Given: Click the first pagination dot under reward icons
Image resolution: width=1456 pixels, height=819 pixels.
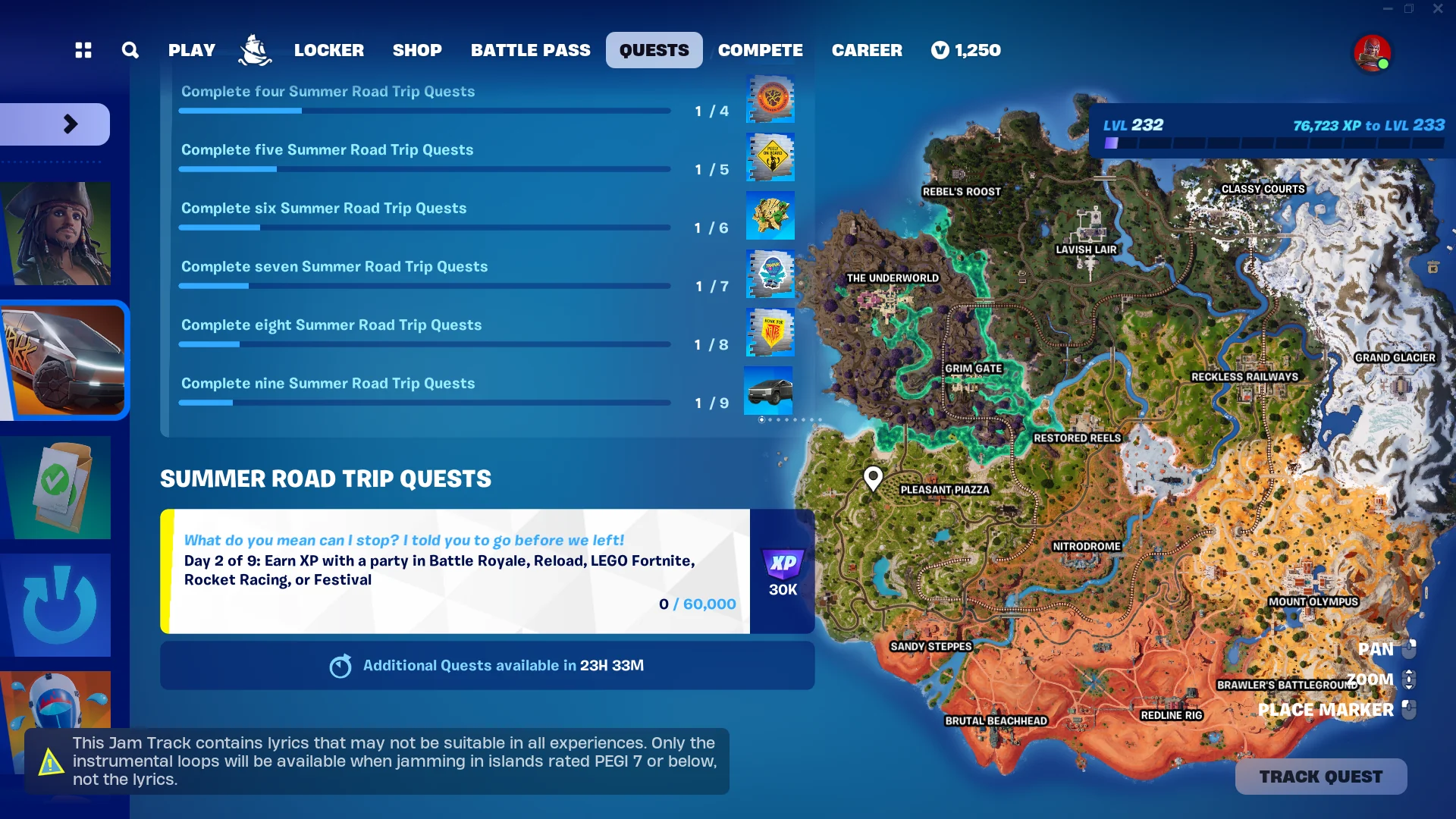Looking at the screenshot, I should point(761,419).
